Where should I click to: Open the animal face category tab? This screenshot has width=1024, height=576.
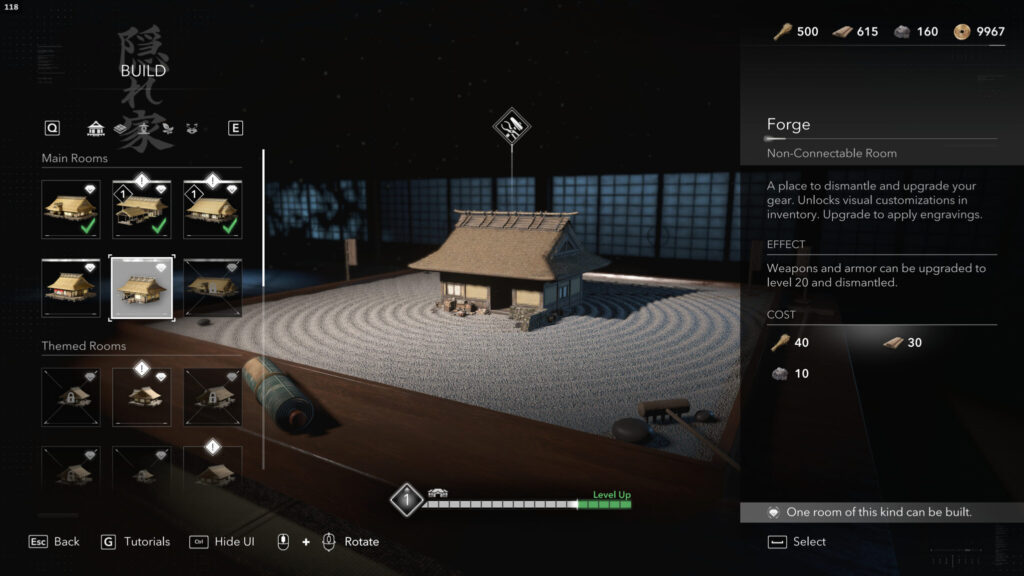190,128
